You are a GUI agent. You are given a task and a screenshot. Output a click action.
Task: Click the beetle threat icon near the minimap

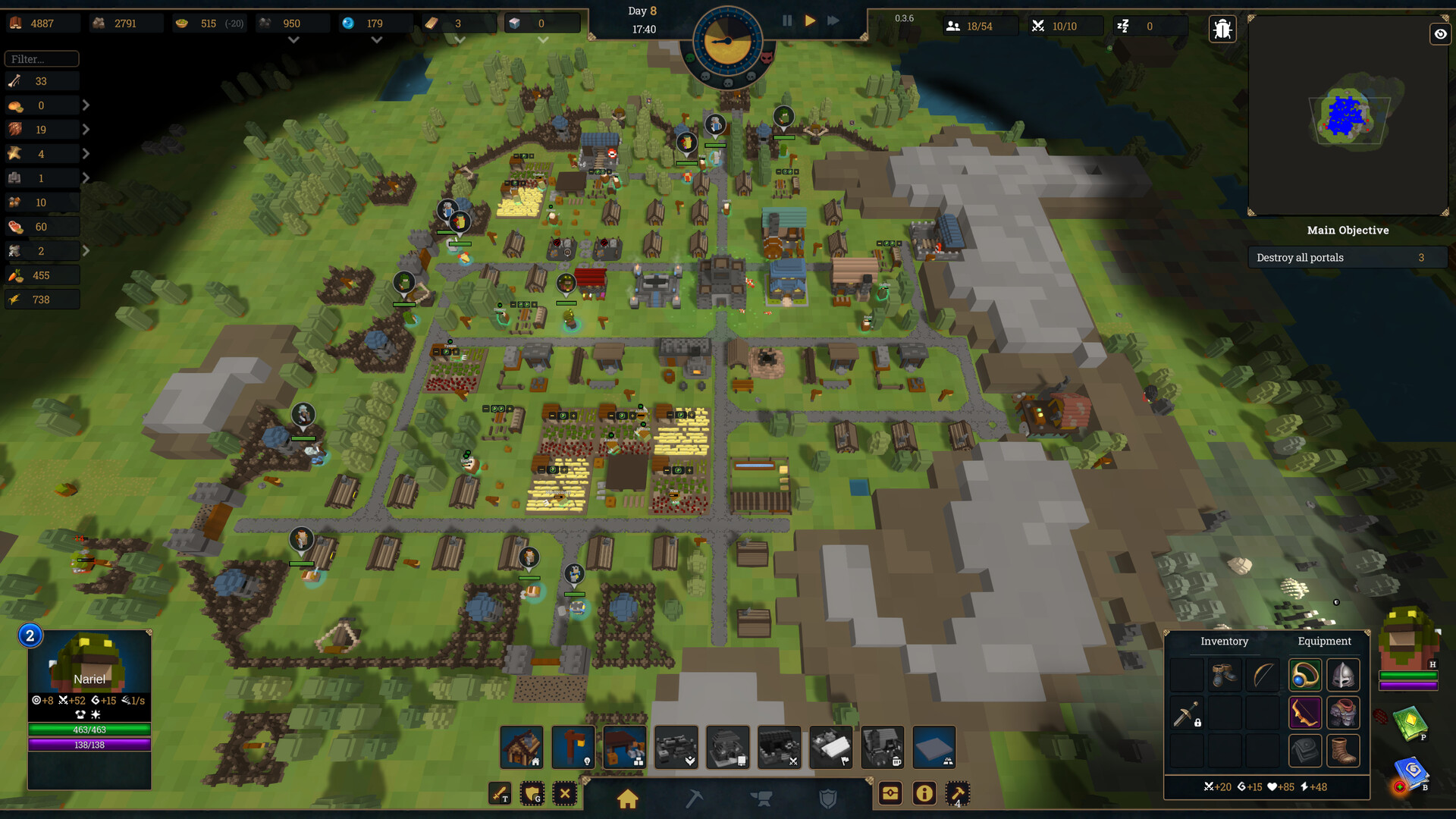[x=1222, y=28]
